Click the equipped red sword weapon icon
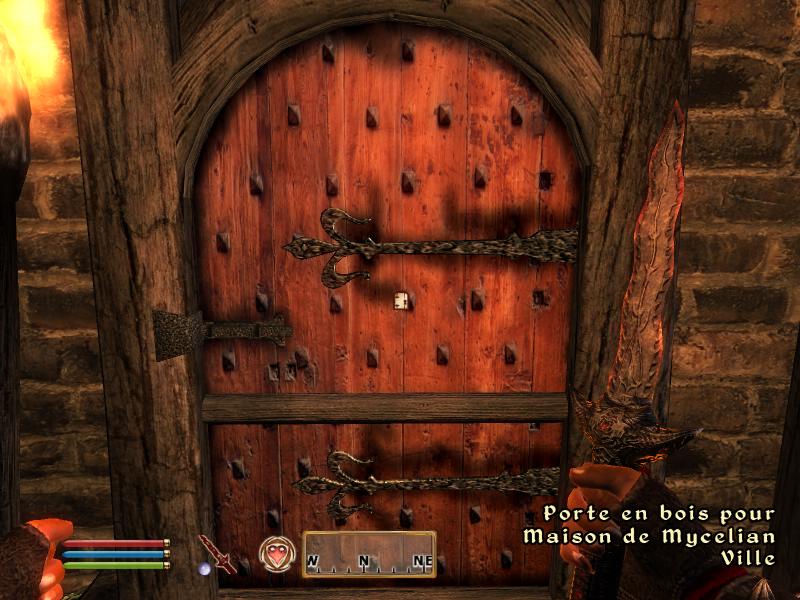This screenshot has height=600, width=800. coord(216,553)
